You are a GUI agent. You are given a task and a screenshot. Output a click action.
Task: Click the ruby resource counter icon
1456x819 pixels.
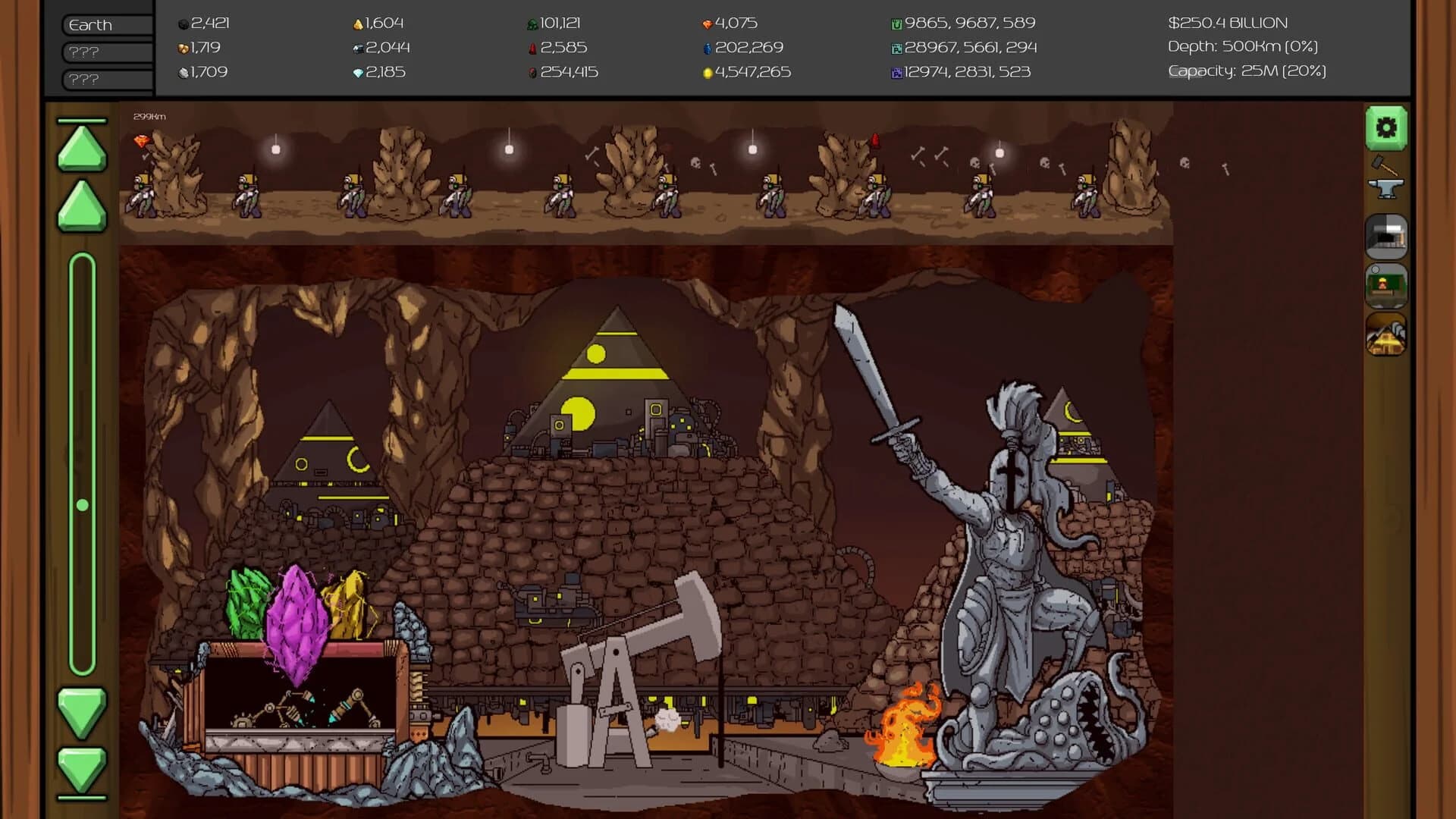pos(533,48)
